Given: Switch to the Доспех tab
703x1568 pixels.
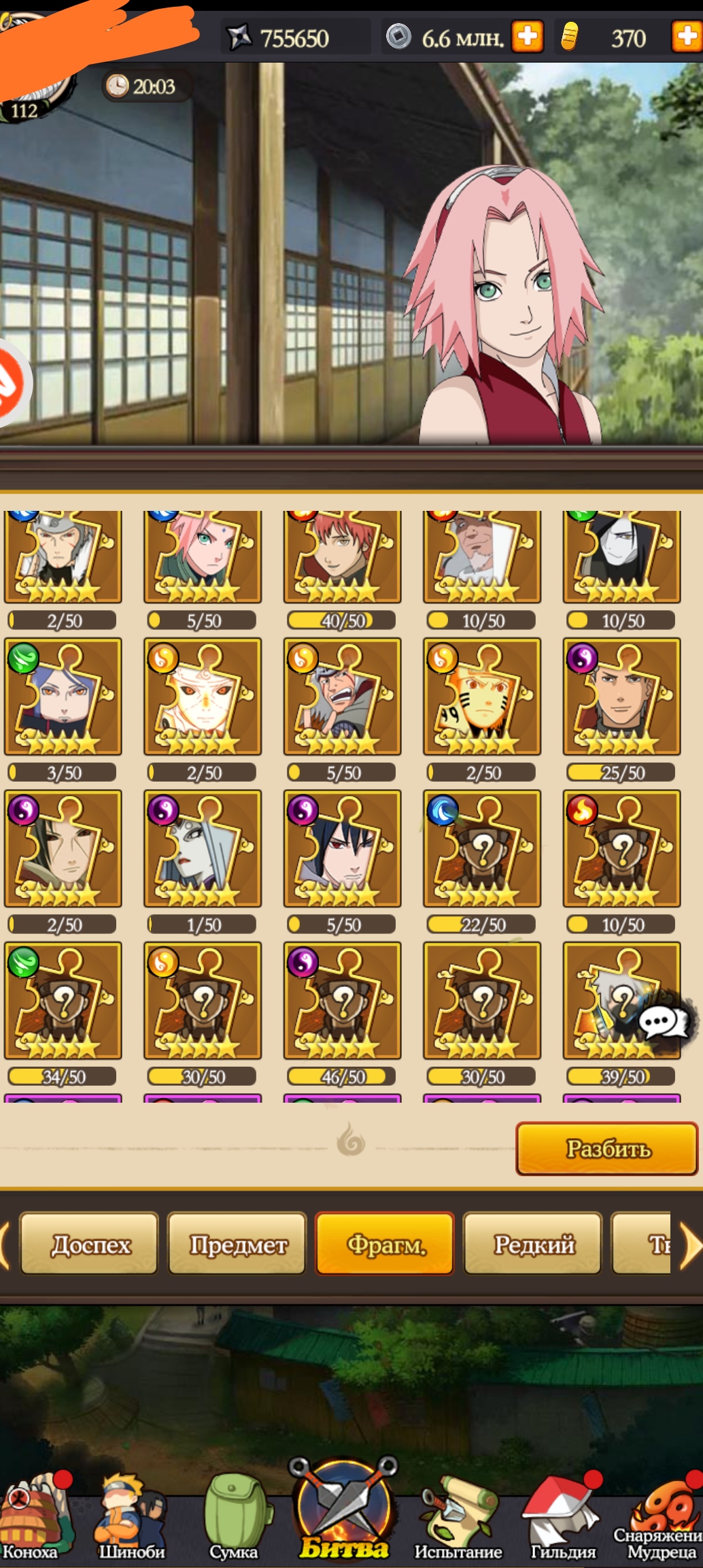Looking at the screenshot, I should [90, 1244].
